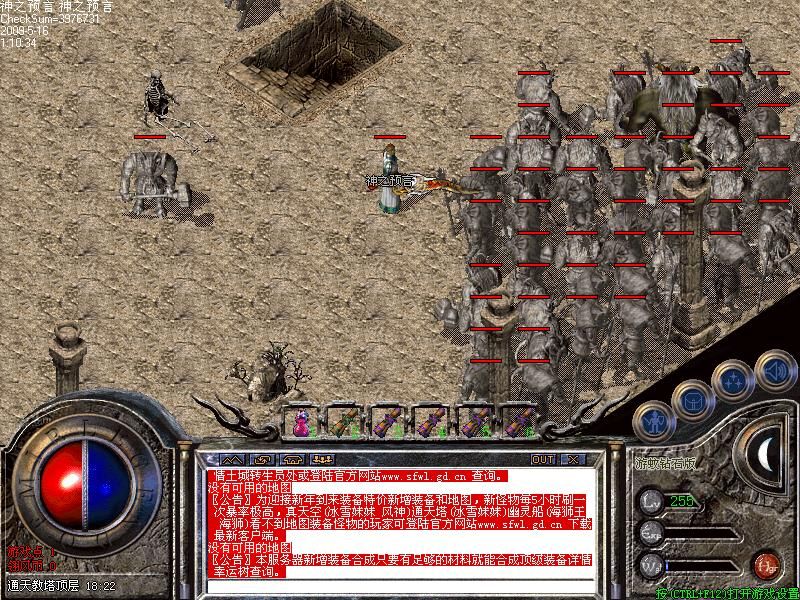Open the character equipment round button
The width and height of the screenshot is (800, 600).
click(654, 418)
